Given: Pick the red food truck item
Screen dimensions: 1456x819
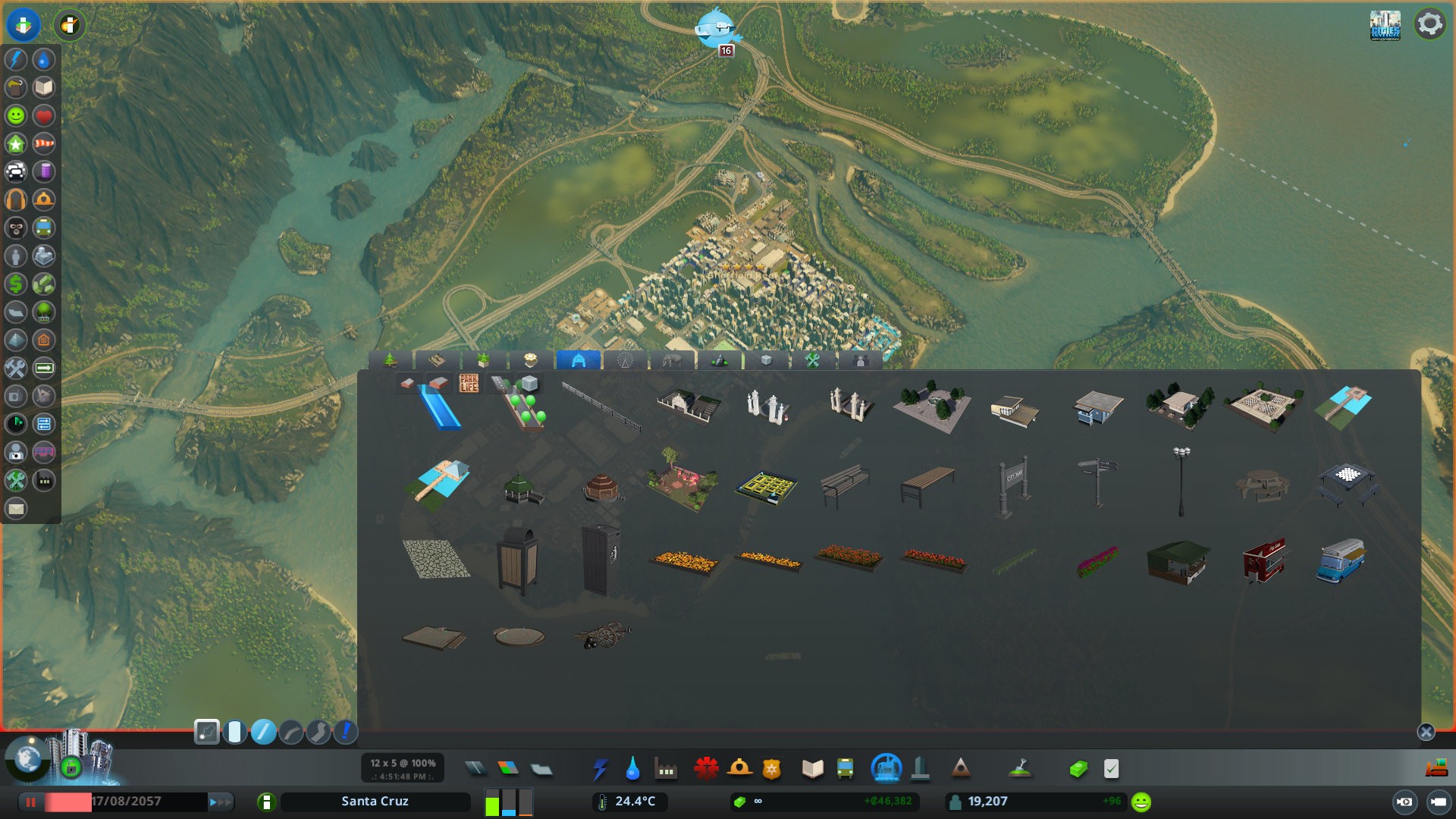Looking at the screenshot, I should coord(1263,561).
